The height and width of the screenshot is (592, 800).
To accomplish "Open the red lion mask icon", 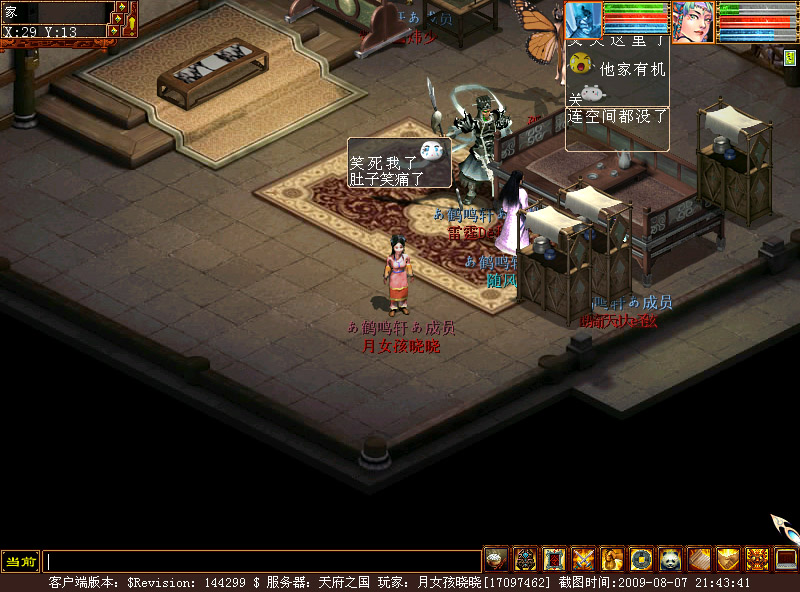I will [757, 560].
